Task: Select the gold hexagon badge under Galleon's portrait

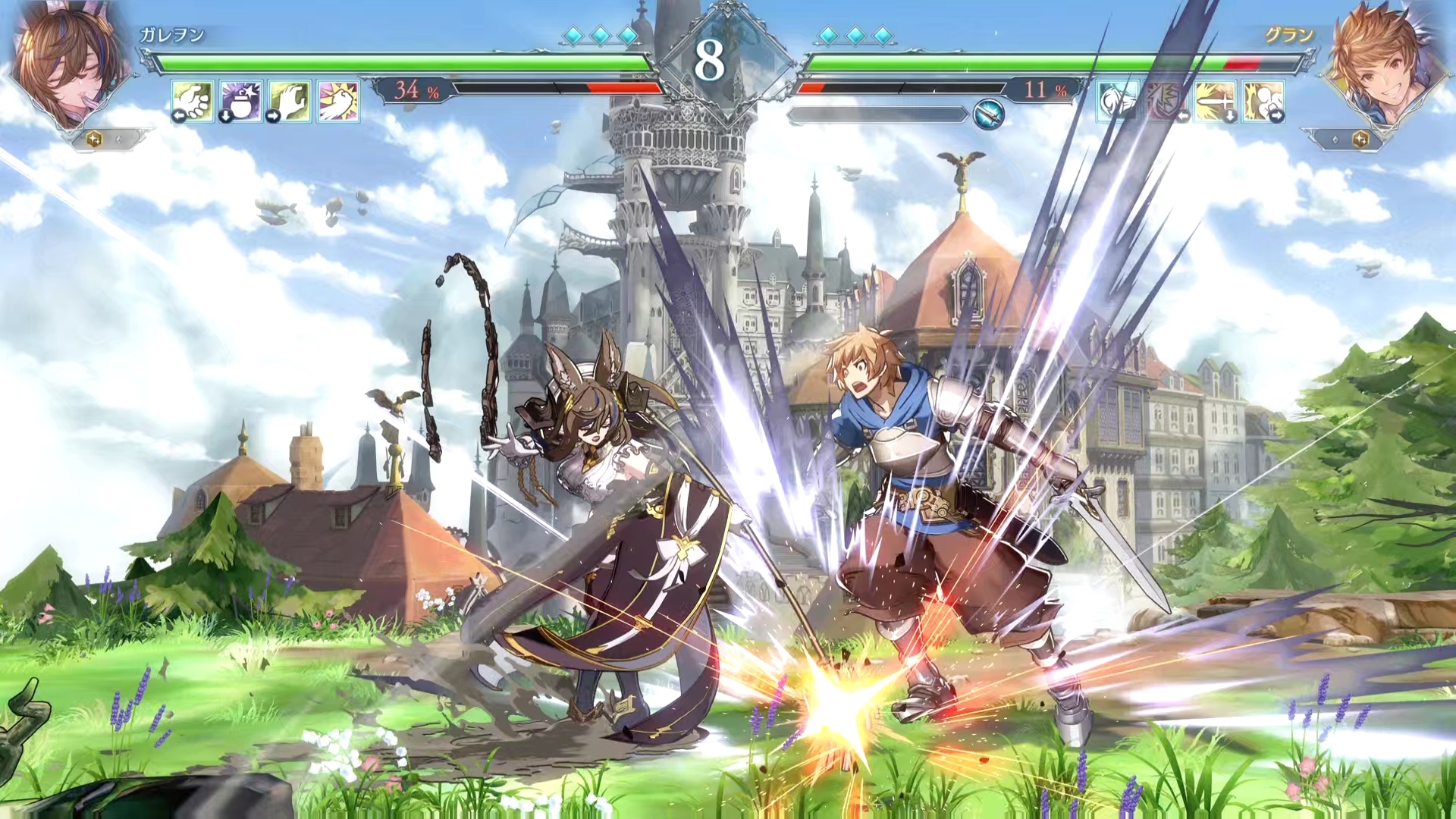Action: point(94,140)
